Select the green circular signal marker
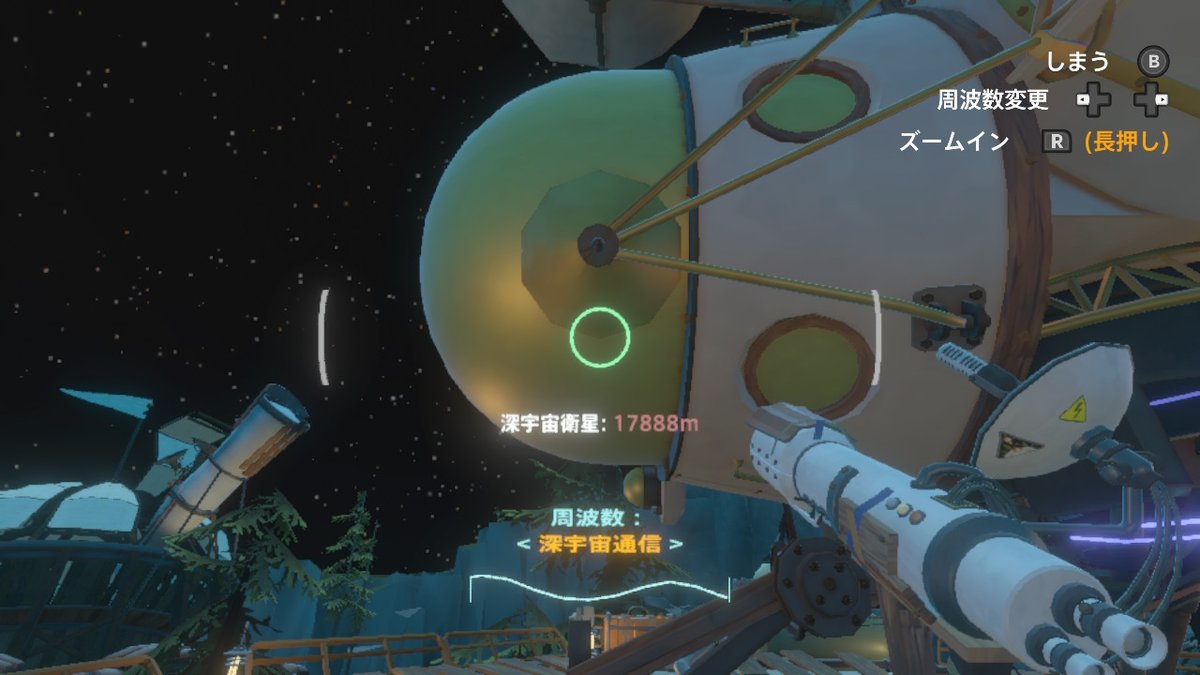1200x675 pixels. [x=600, y=337]
